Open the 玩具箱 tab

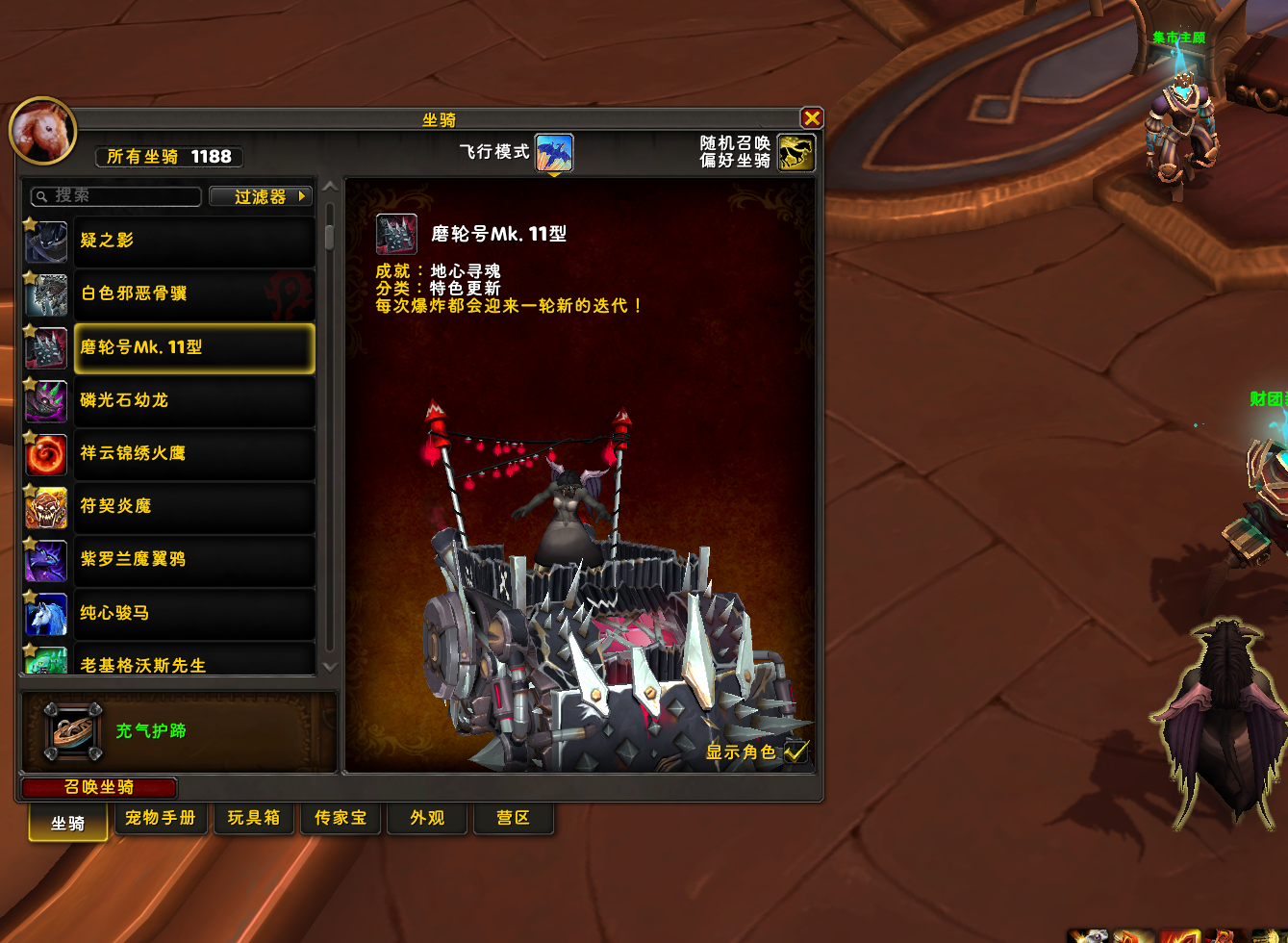pyautogui.click(x=254, y=818)
